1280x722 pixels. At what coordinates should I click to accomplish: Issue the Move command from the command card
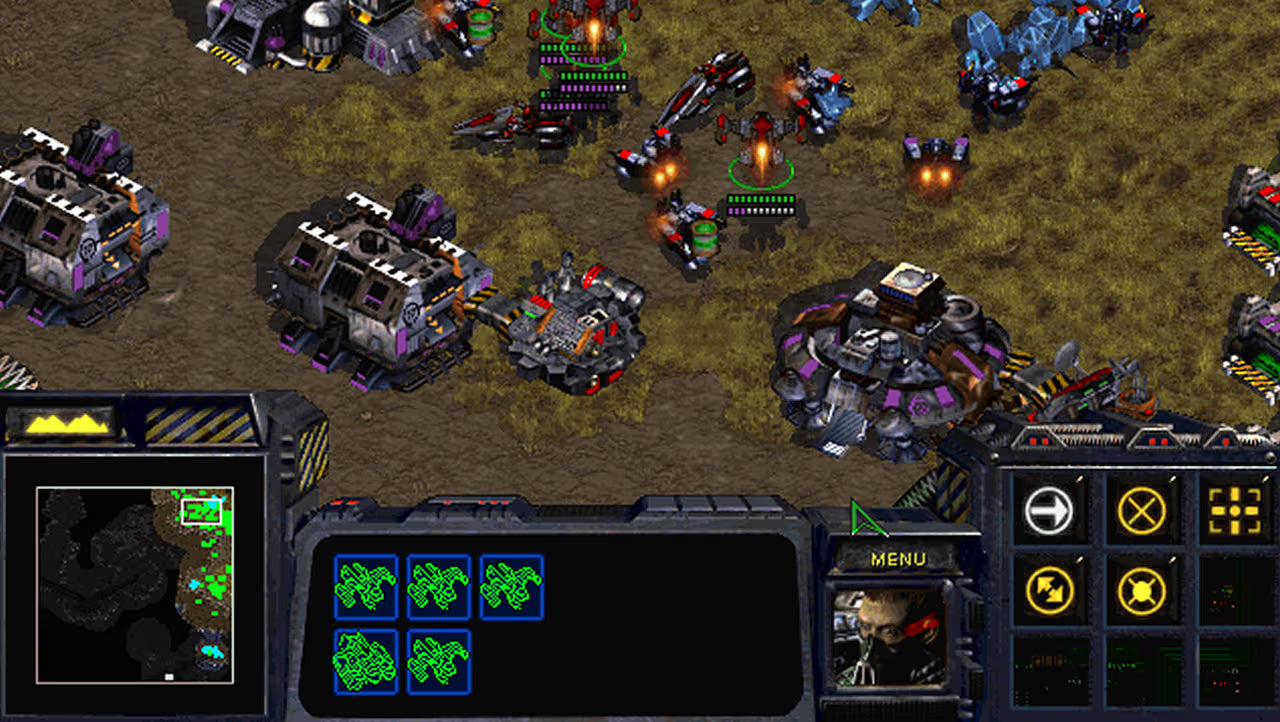coord(1046,507)
